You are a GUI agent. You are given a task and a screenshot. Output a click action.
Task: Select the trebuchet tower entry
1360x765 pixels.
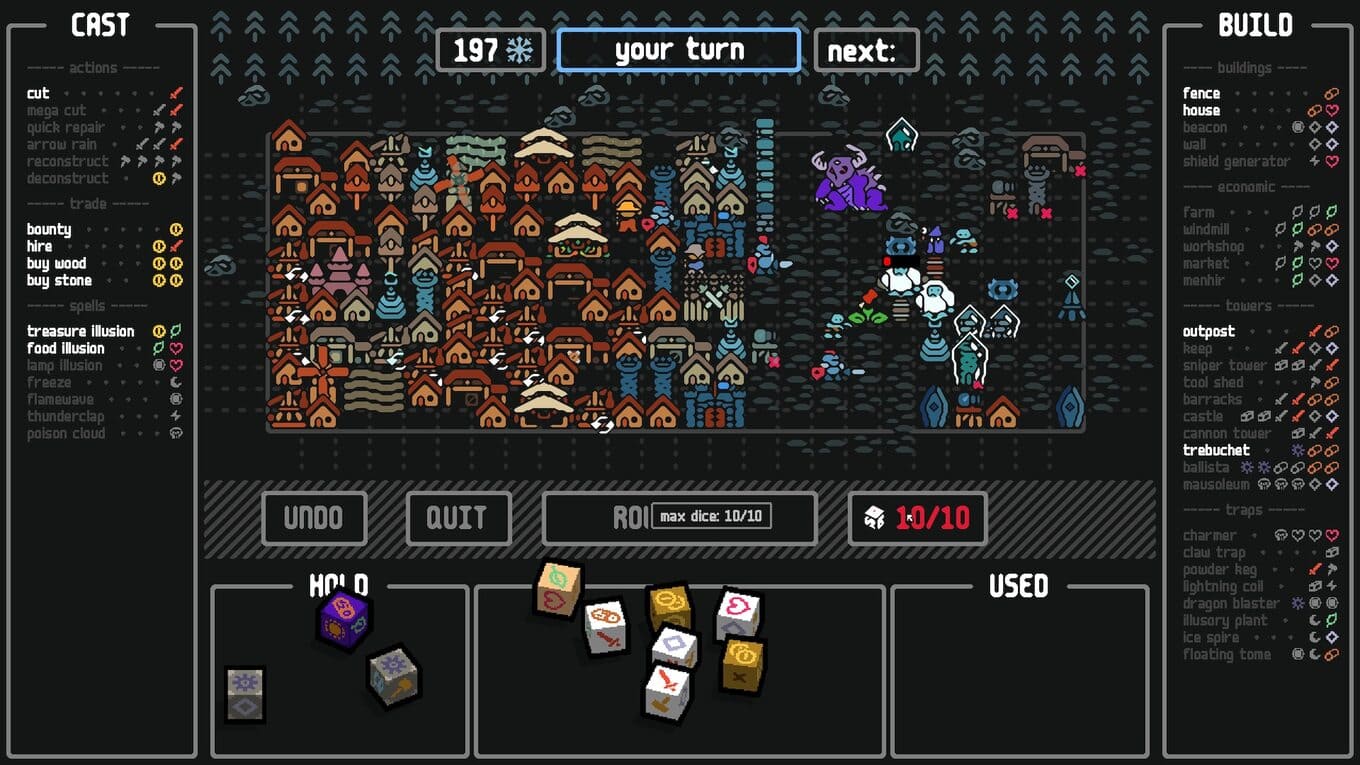[1216, 451]
